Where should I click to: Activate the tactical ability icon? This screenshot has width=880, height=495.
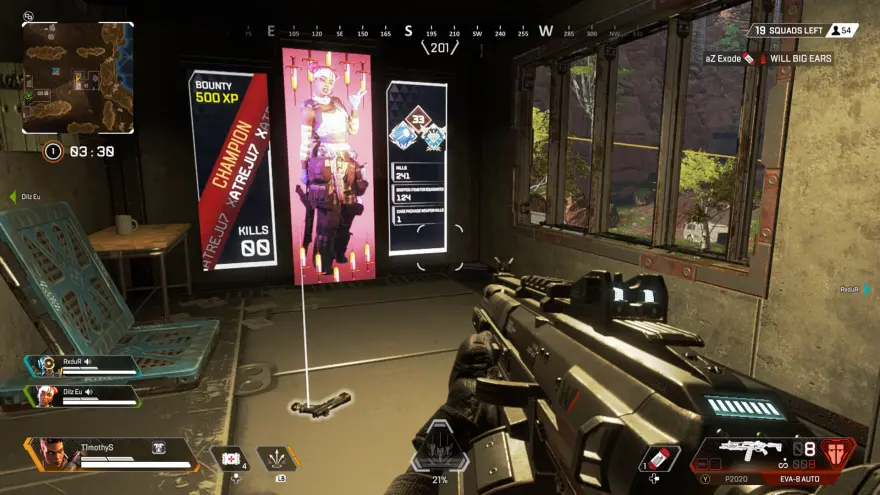(277, 458)
